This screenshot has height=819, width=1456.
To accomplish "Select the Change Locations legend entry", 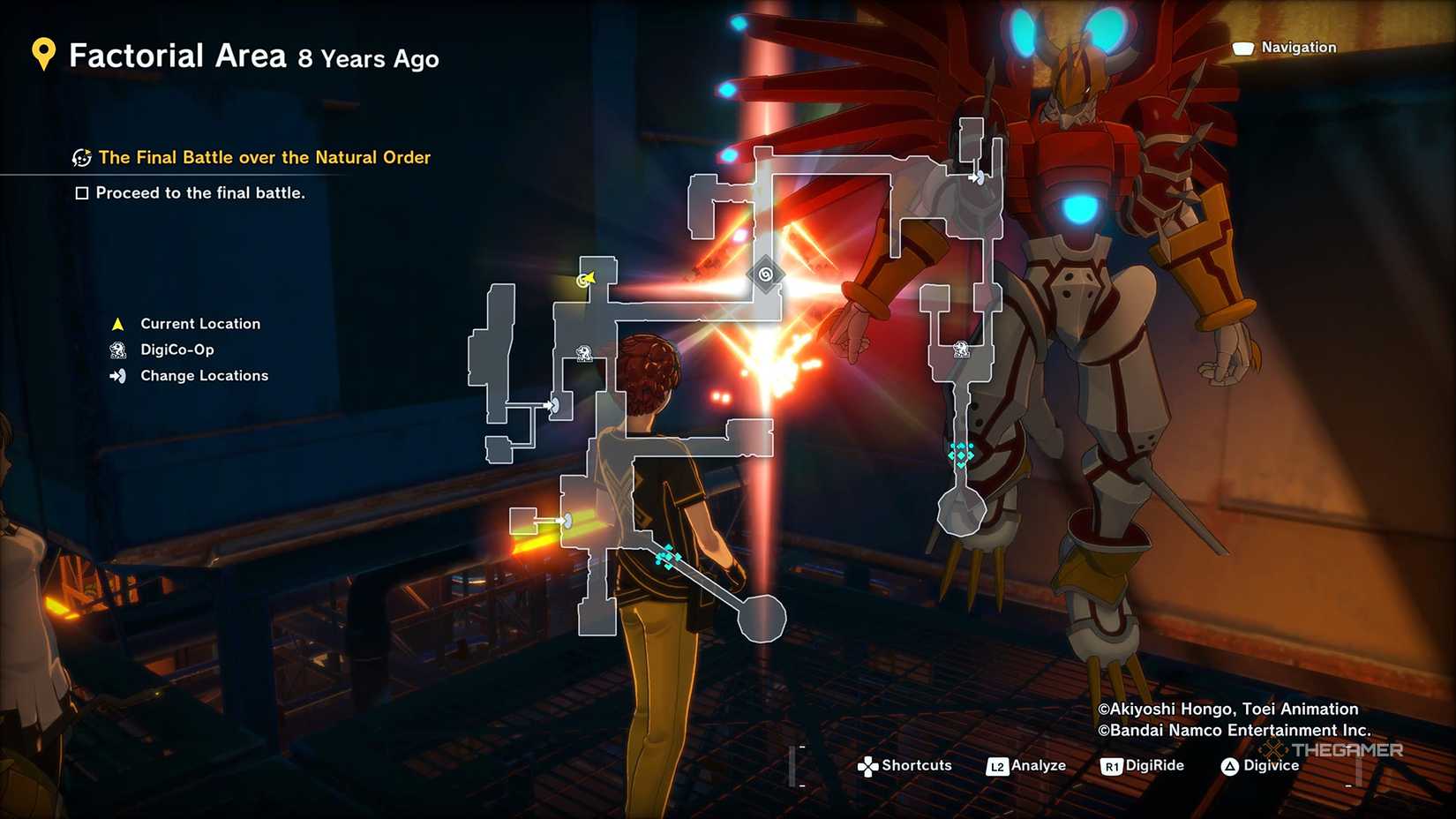I will pyautogui.click(x=204, y=376).
